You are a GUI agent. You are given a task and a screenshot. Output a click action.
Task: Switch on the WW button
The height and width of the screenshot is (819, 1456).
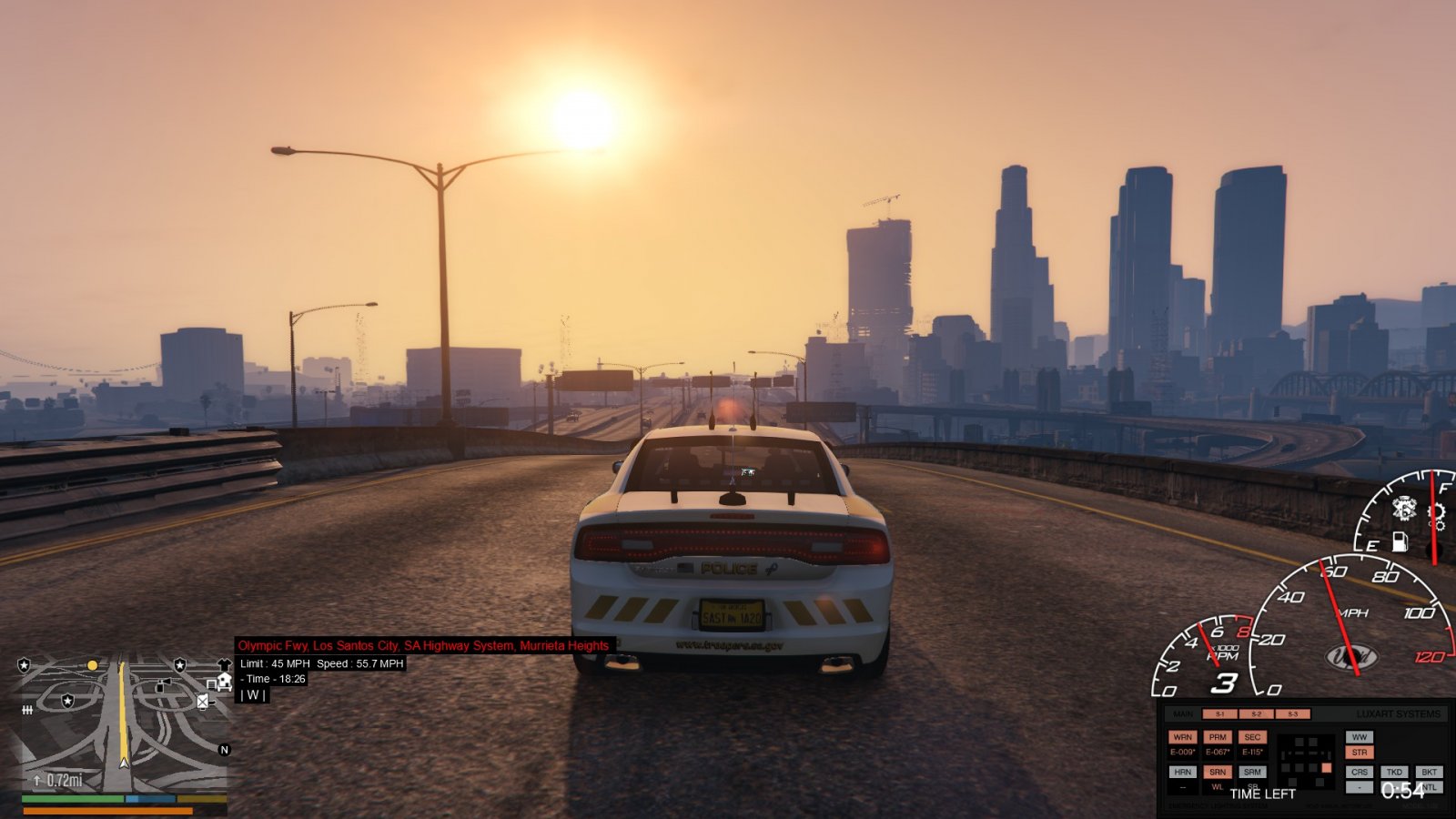tap(1359, 737)
